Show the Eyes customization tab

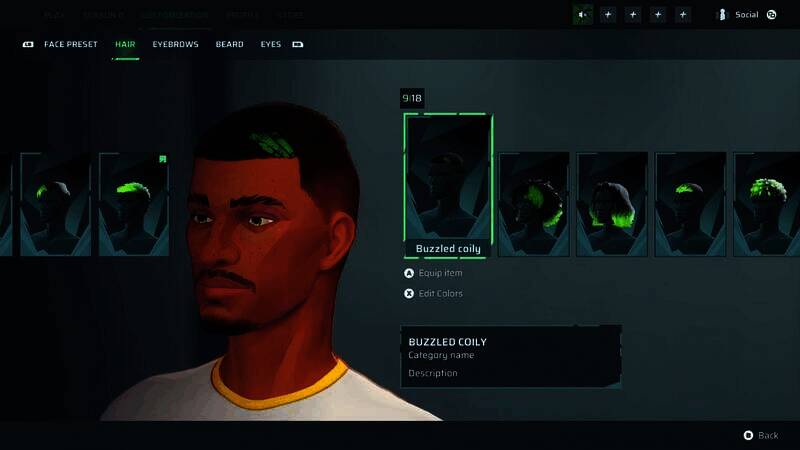tap(271, 44)
